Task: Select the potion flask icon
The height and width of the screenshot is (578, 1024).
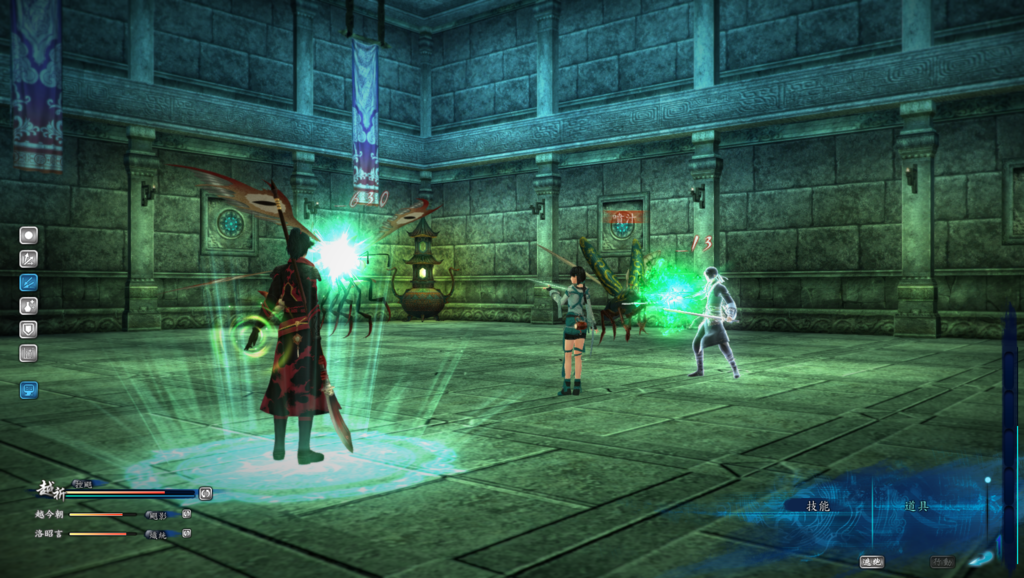Action: point(28,304)
